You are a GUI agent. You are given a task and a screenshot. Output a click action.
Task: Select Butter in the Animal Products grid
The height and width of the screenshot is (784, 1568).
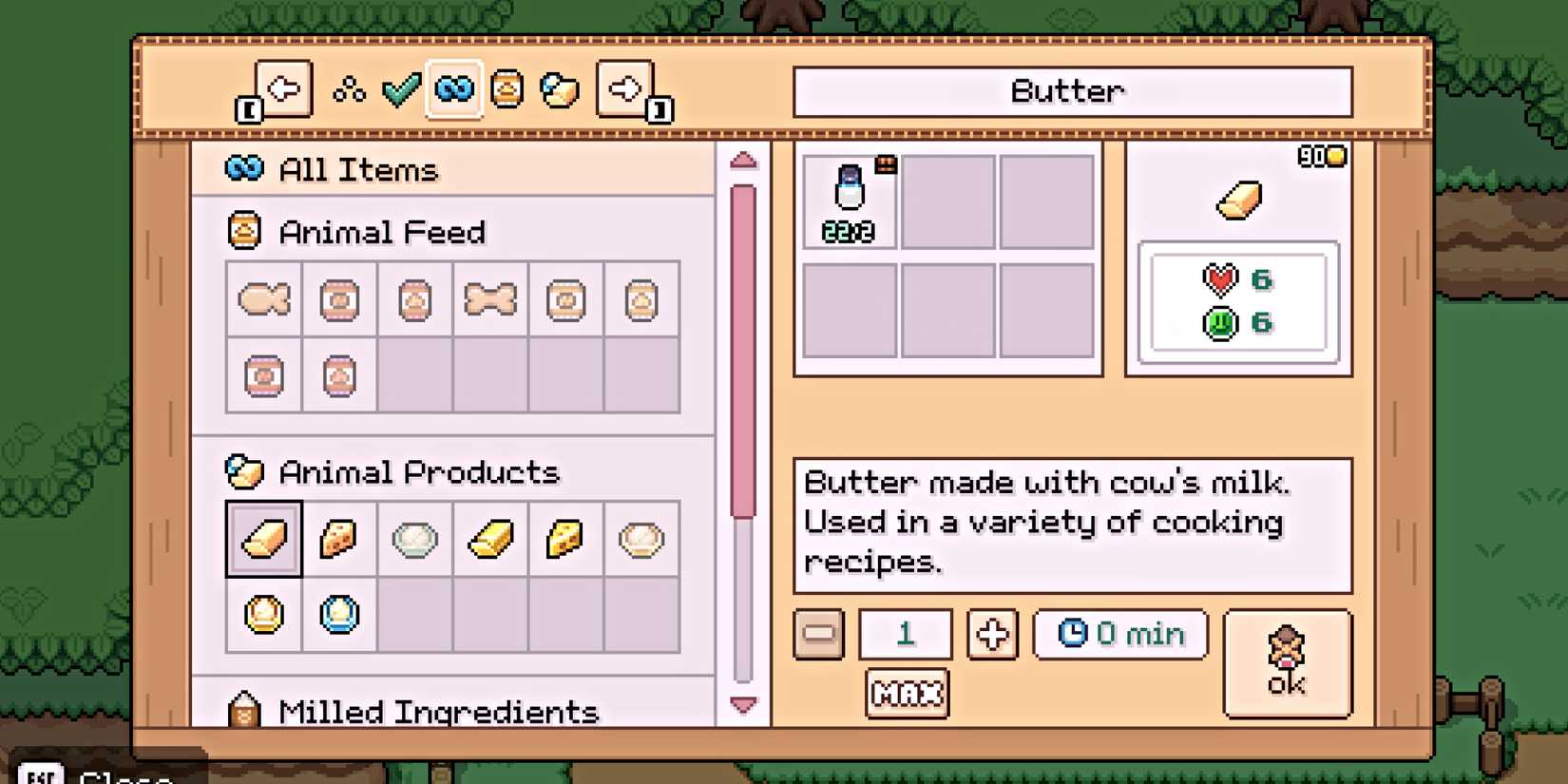click(264, 539)
